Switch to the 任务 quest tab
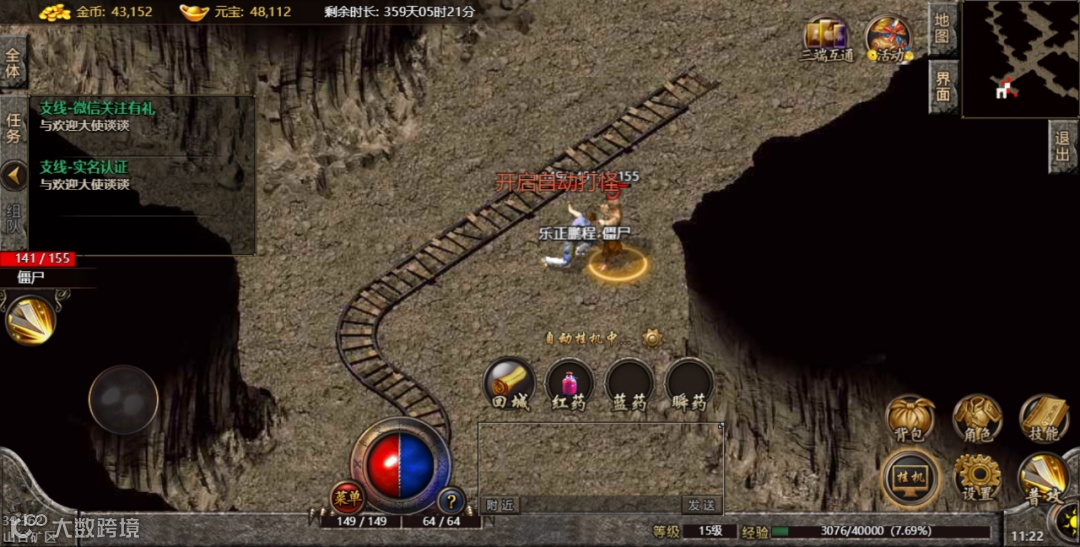Viewport: 1080px width, 547px height. pos(13,128)
